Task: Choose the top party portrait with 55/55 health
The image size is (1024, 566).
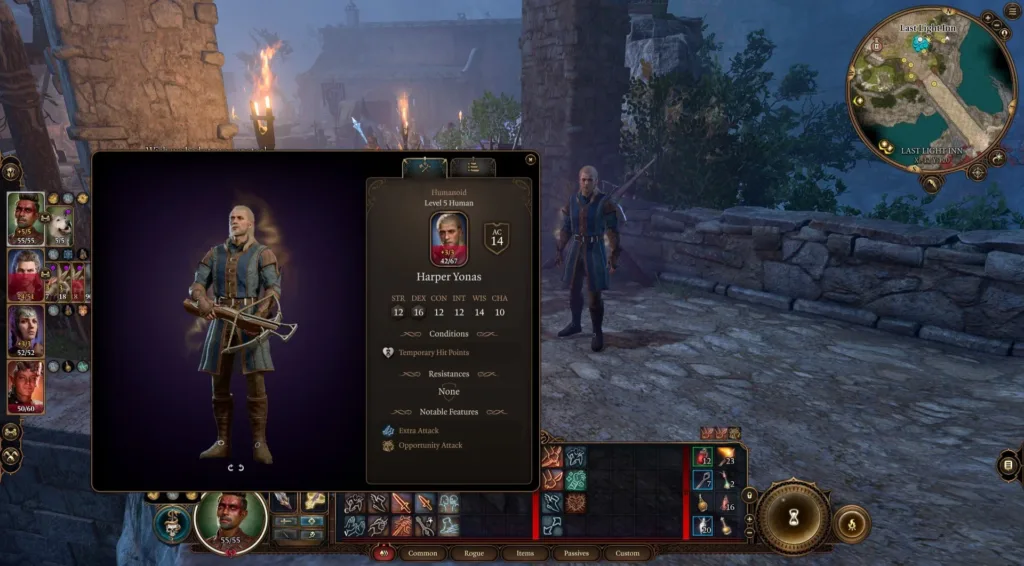Action: click(26, 218)
